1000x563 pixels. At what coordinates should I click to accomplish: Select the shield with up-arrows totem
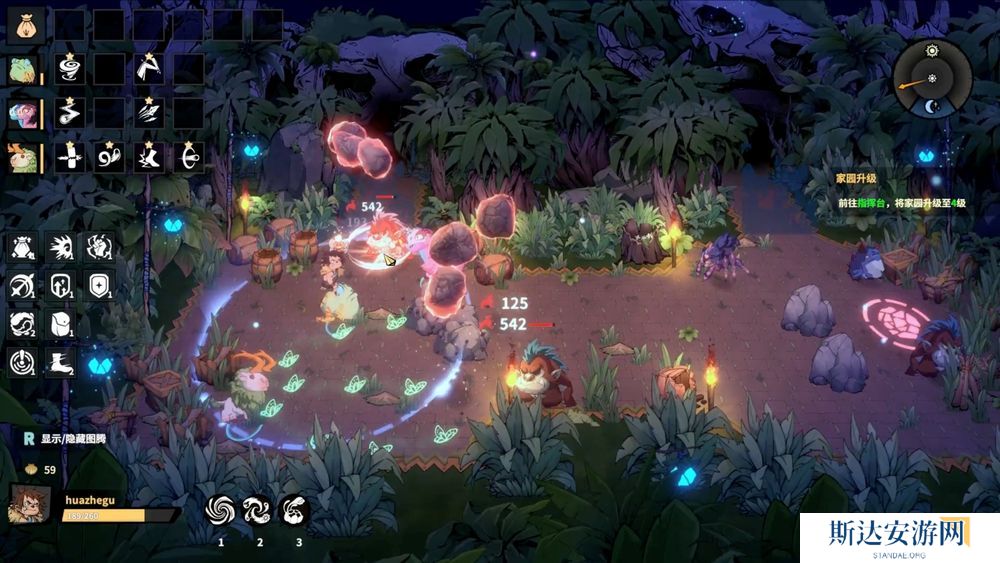click(59, 285)
